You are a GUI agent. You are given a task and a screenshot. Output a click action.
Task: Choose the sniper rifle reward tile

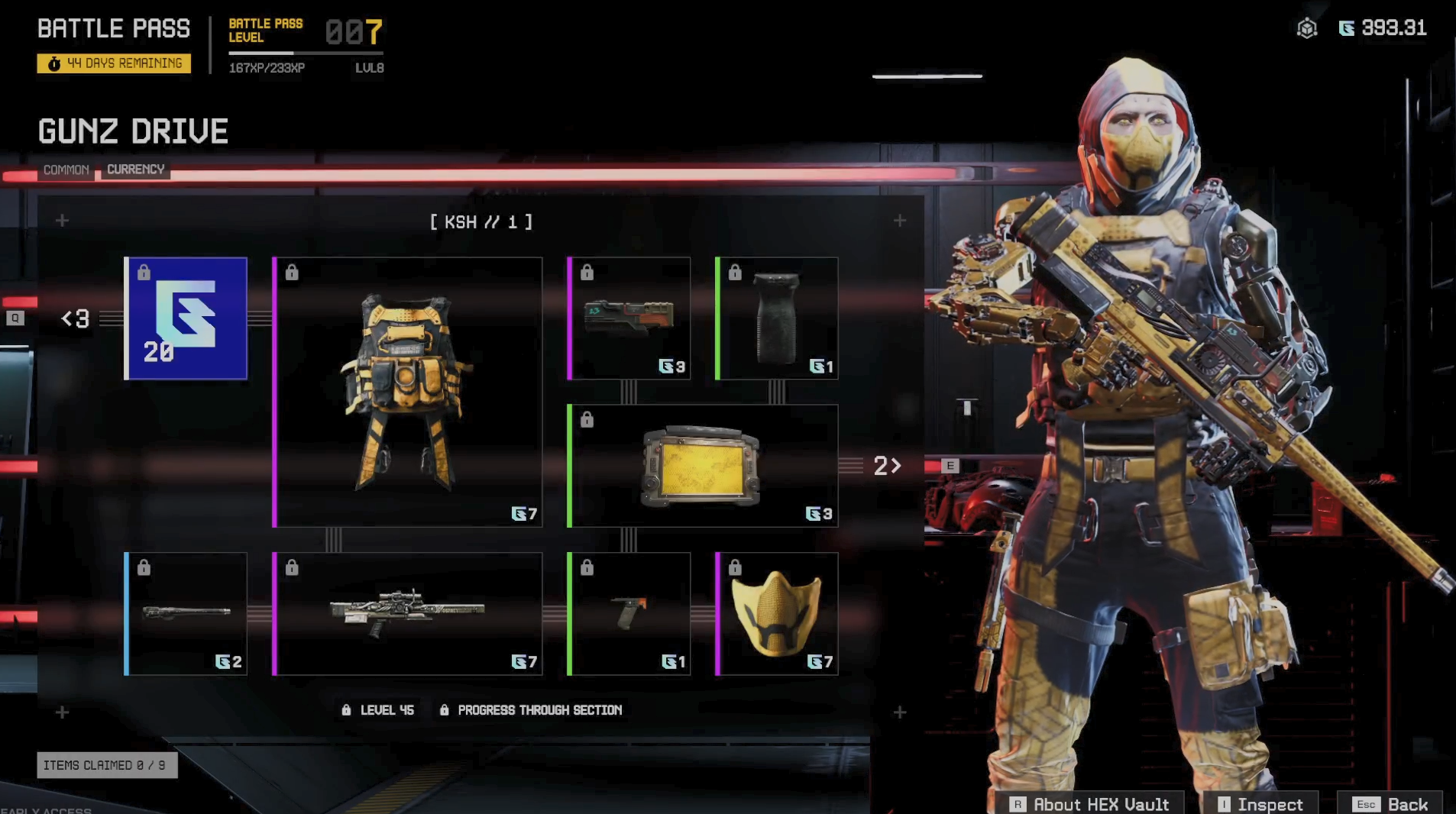pyautogui.click(x=408, y=614)
